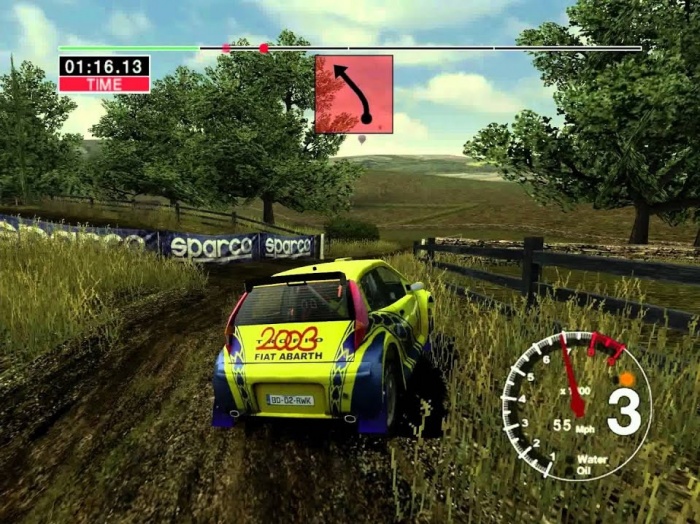Select the stage progress bar
This screenshot has width=700, height=524.
coord(350,48)
